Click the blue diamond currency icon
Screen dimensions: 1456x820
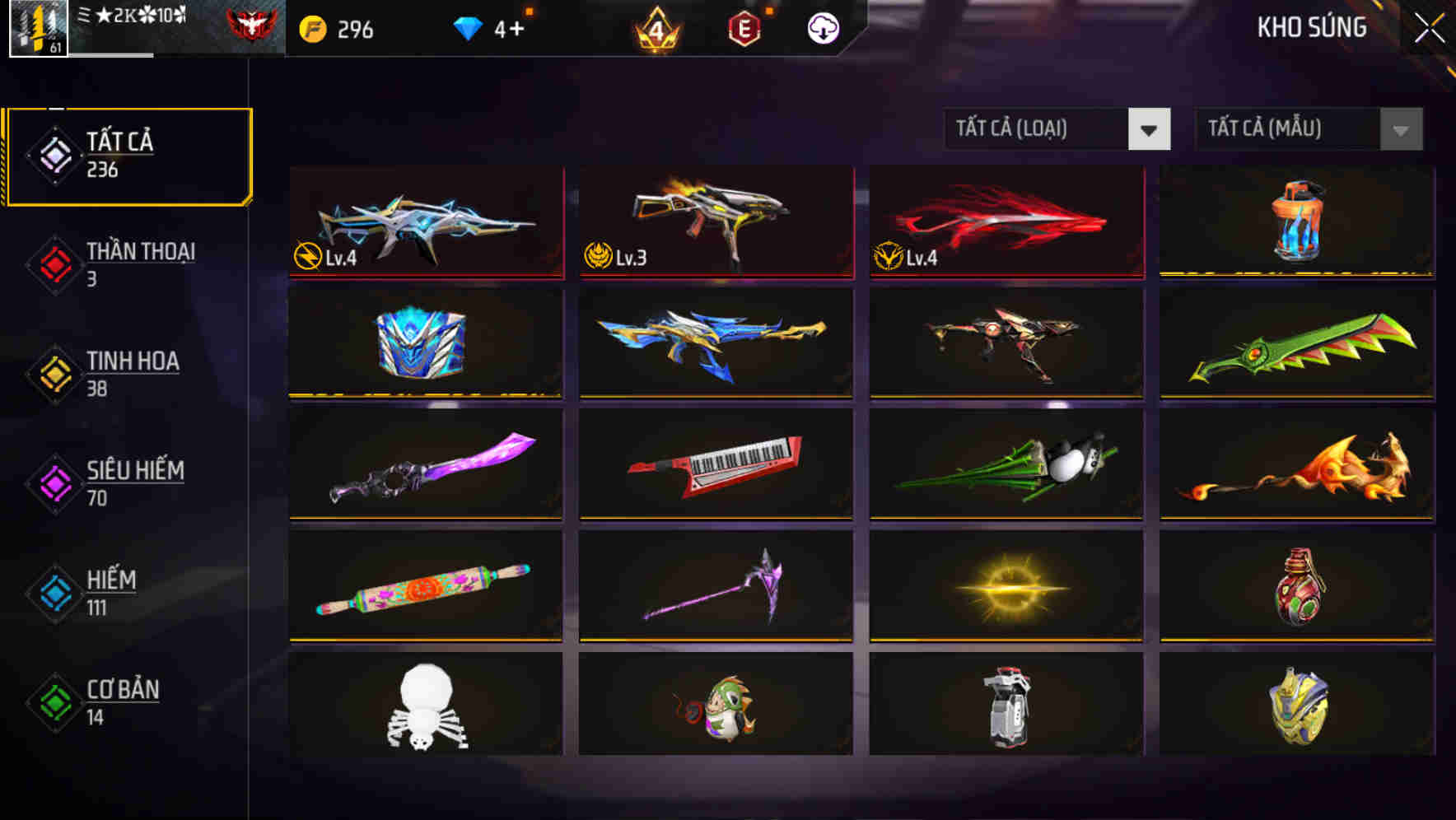tap(469, 27)
